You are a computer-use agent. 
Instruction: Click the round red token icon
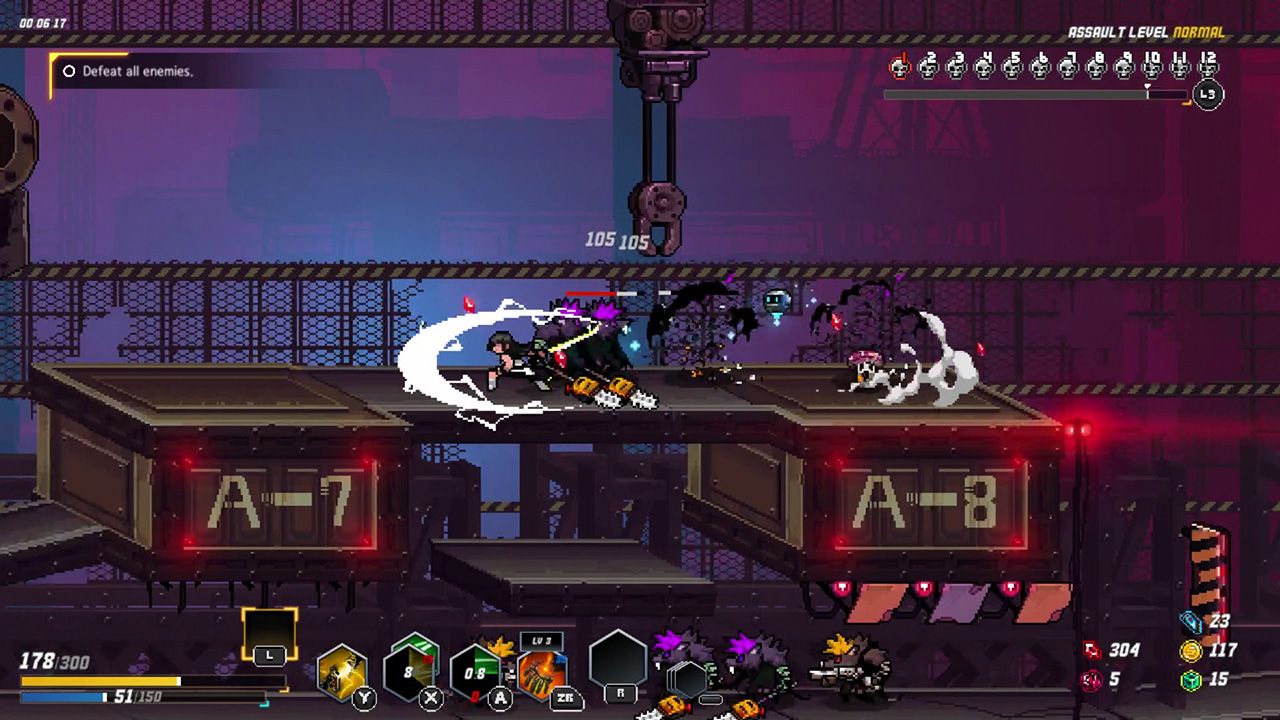pos(1092,680)
